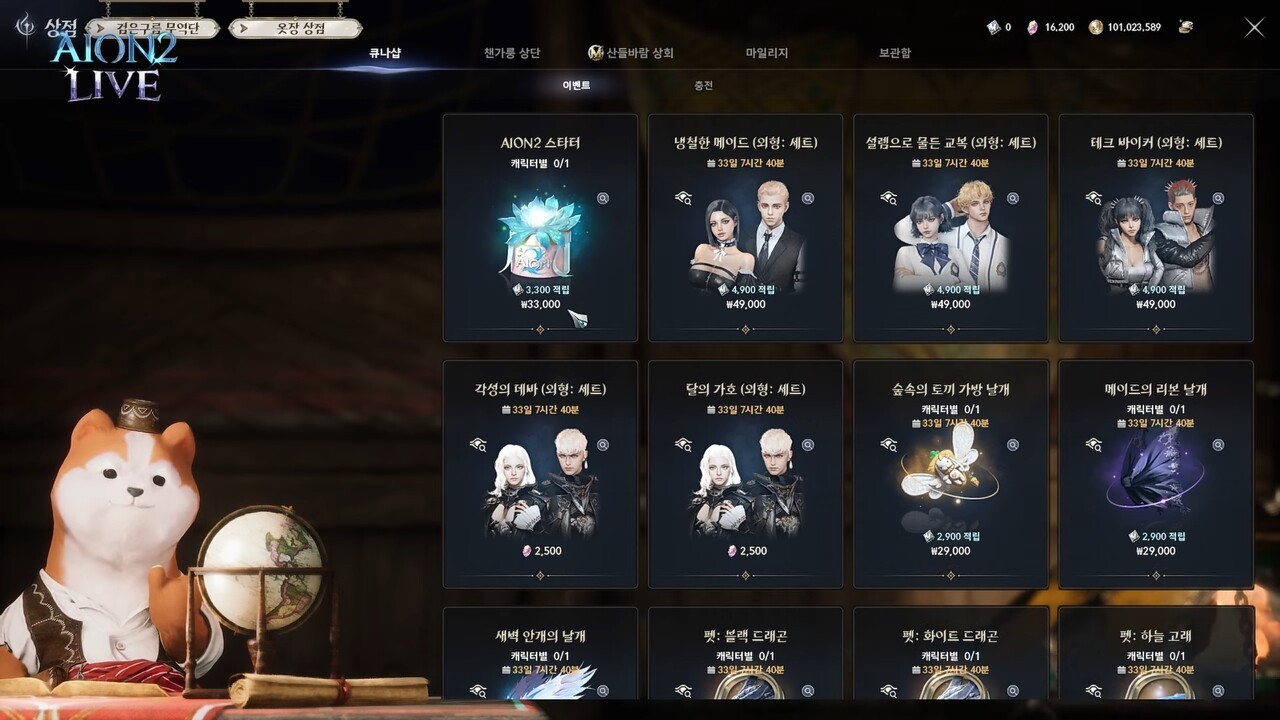The width and height of the screenshot is (1280, 720).
Task: Open the 옷장 상점 wardrobe shop
Action: click(x=296, y=28)
